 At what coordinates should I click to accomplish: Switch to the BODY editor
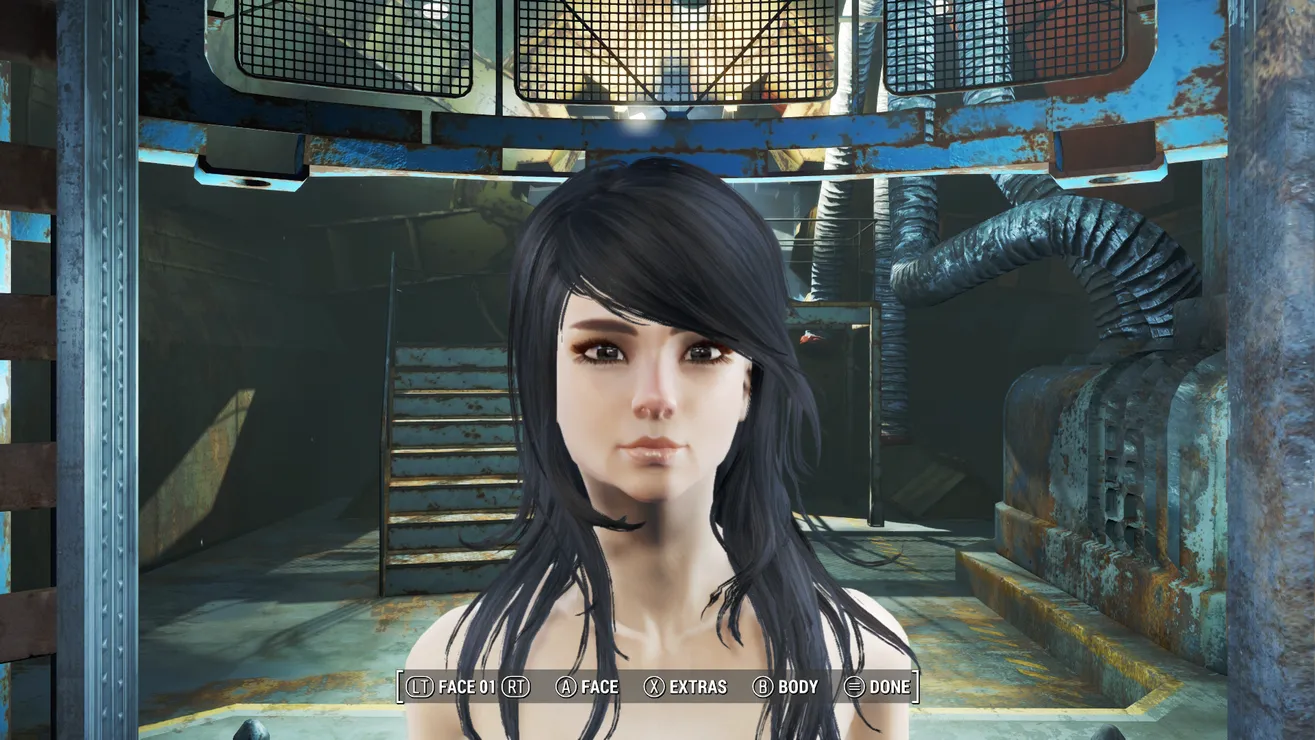(x=786, y=687)
